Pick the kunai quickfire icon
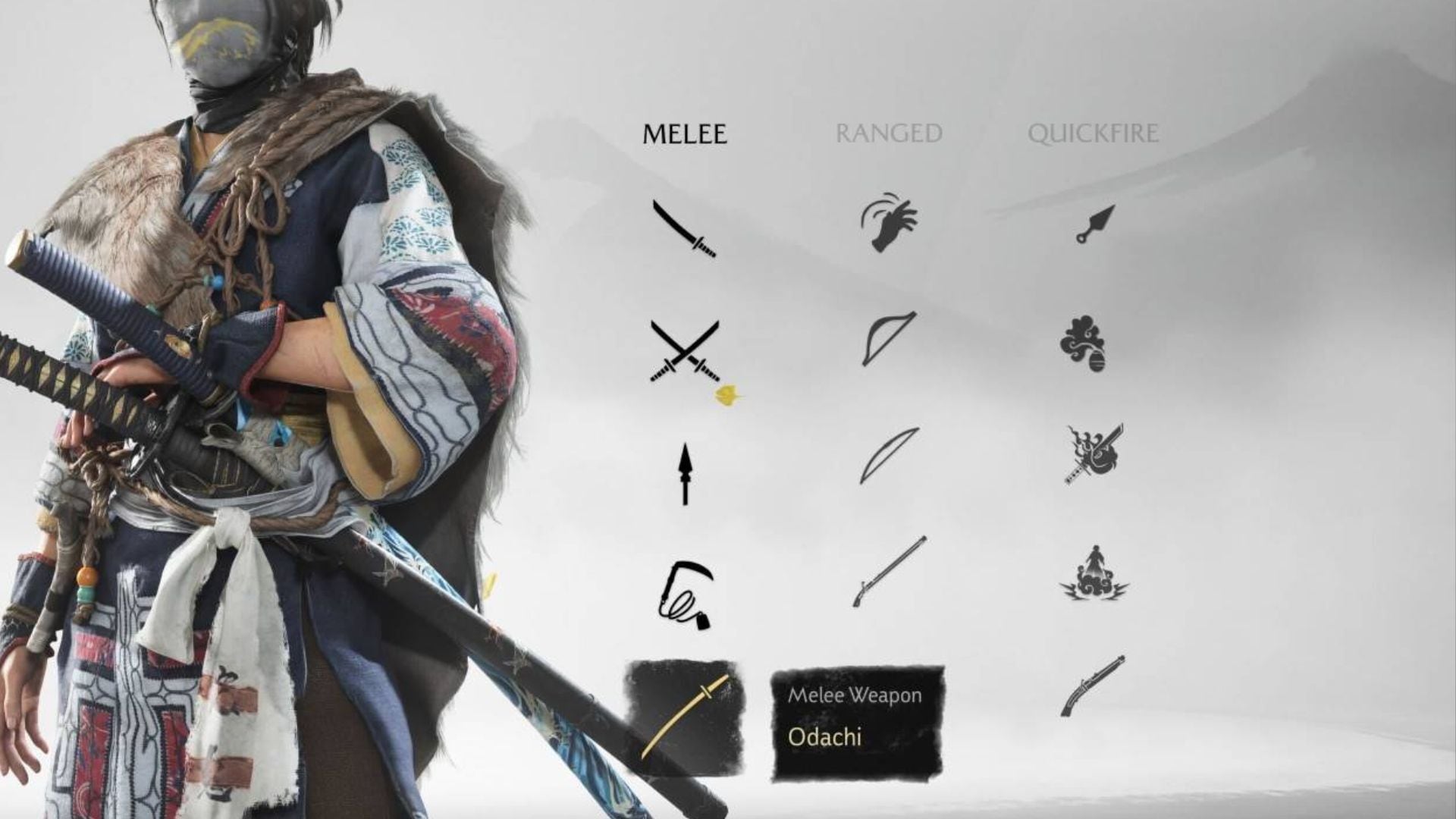This screenshot has height=819, width=1456. click(x=1095, y=224)
